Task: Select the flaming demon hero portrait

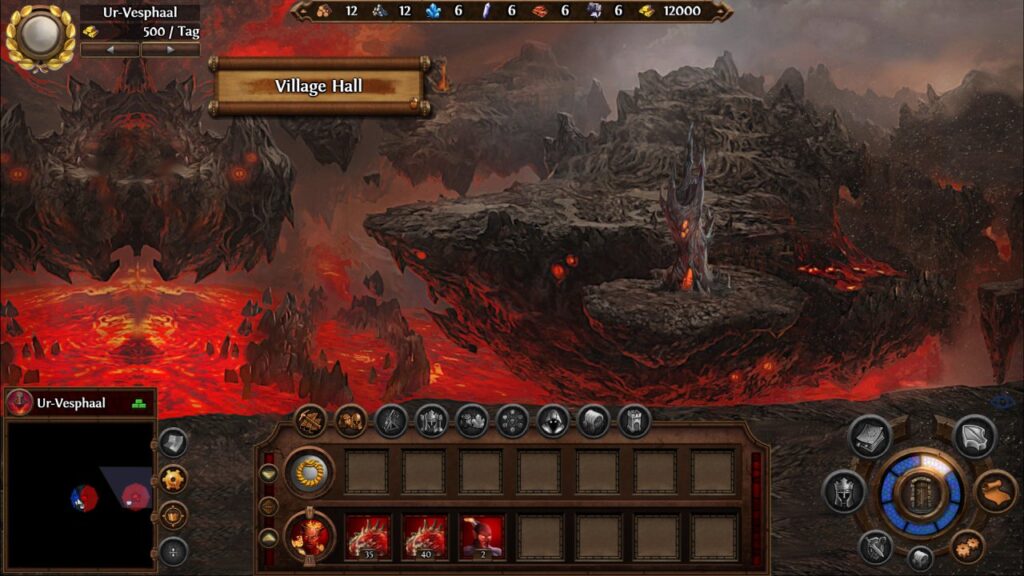Action: 309,536
